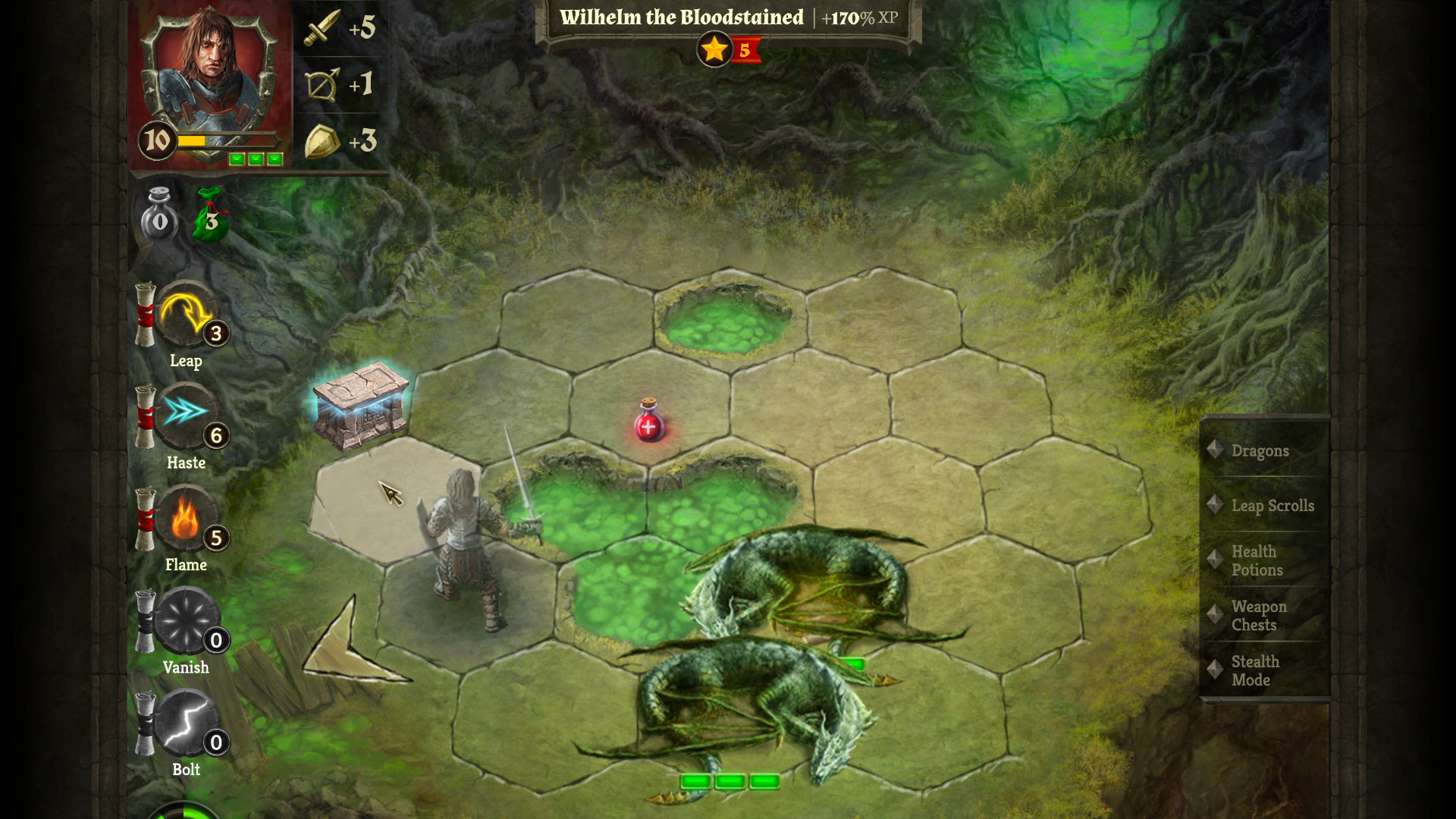
Task: Click the sword attack stat icon
Action: [322, 28]
